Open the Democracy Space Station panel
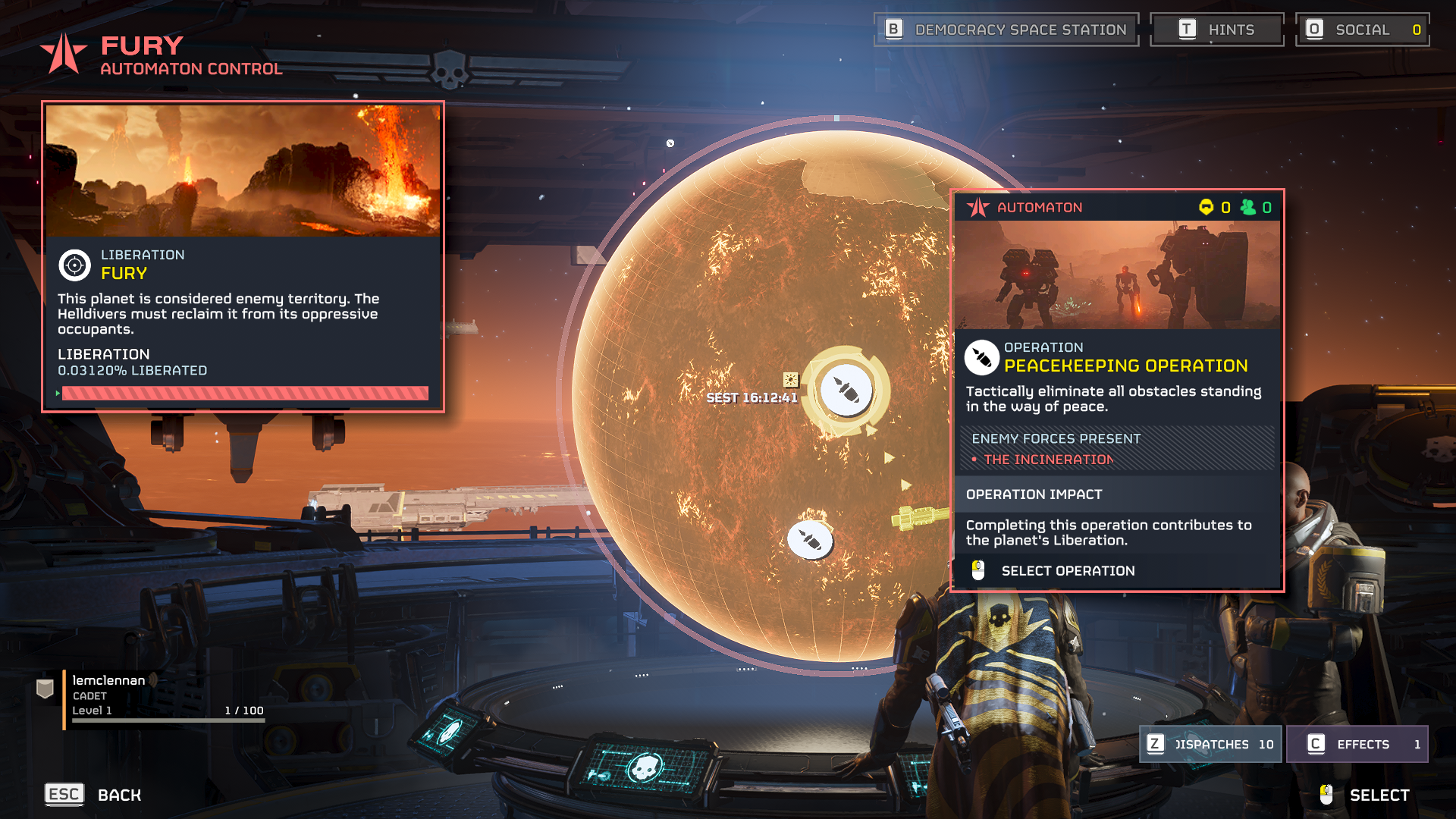 point(1006,30)
